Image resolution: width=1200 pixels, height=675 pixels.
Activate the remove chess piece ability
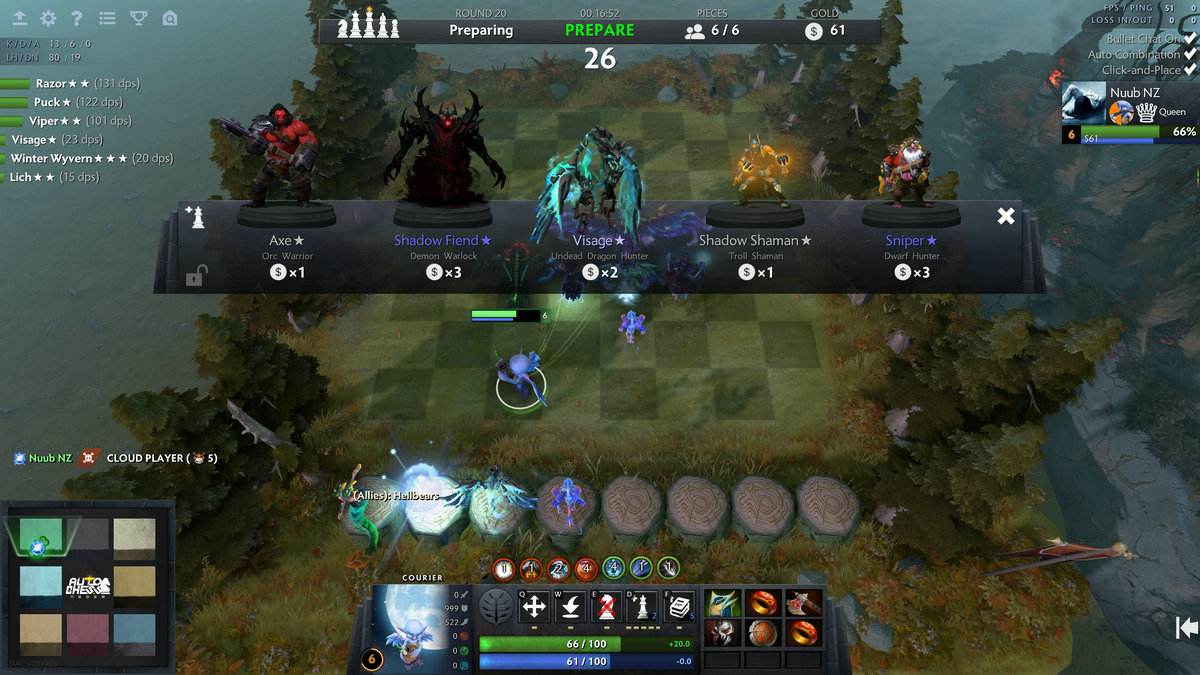(x=605, y=606)
